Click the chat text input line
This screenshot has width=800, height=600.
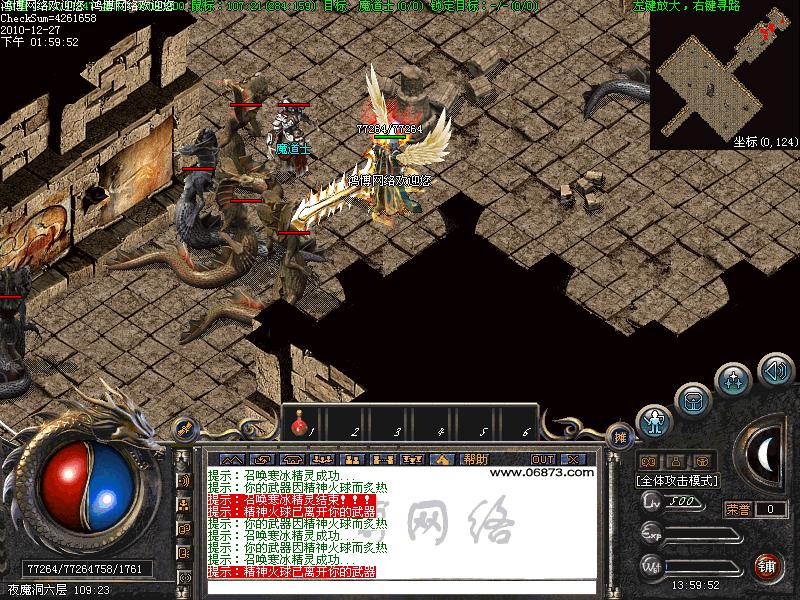pyautogui.click(x=400, y=586)
